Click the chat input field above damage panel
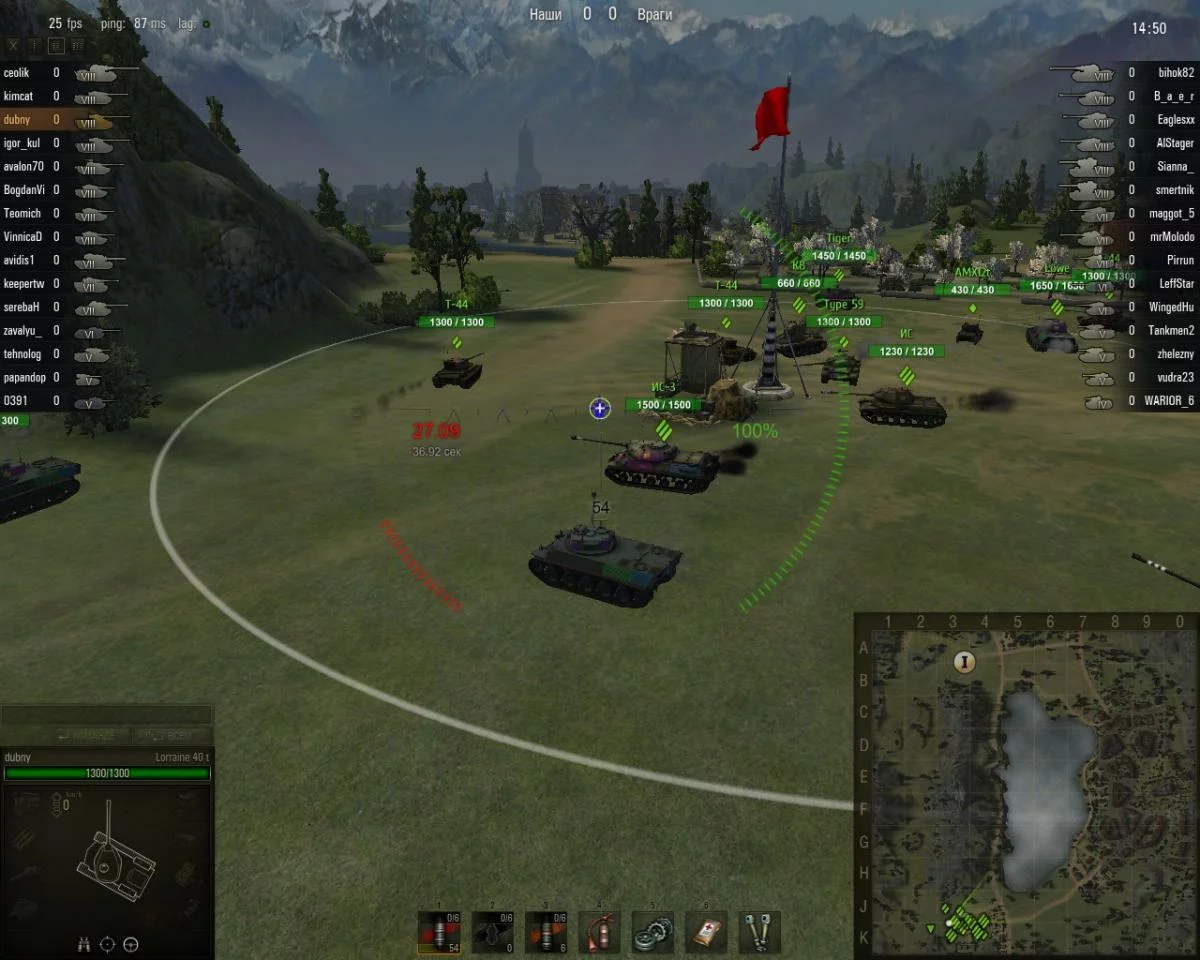The height and width of the screenshot is (960, 1200). pyautogui.click(x=106, y=716)
